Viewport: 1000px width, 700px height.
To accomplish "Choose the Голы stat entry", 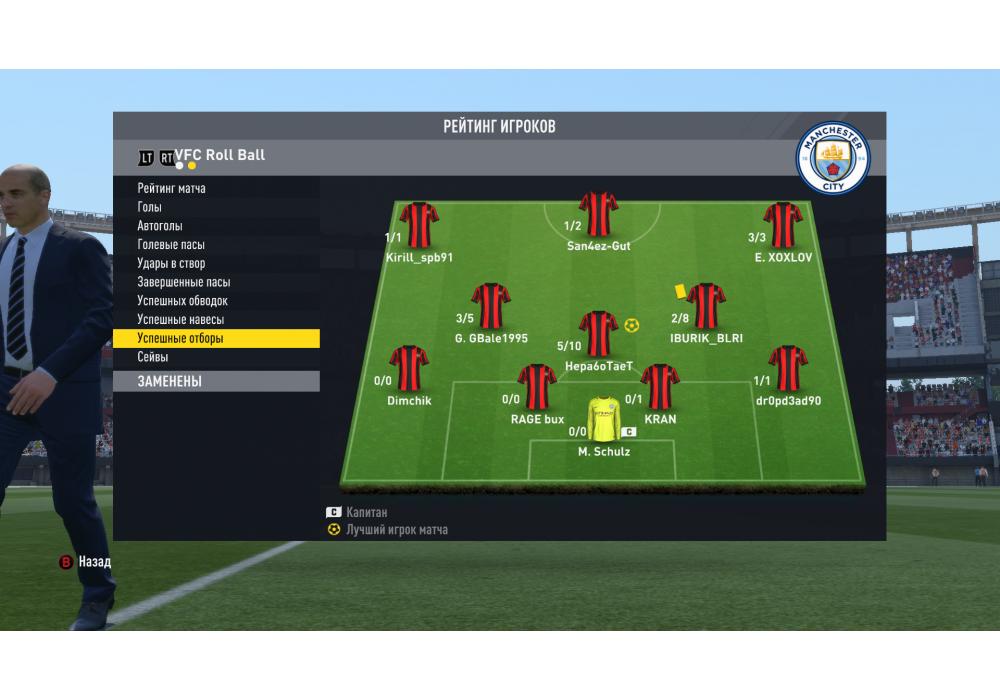I will coord(150,207).
